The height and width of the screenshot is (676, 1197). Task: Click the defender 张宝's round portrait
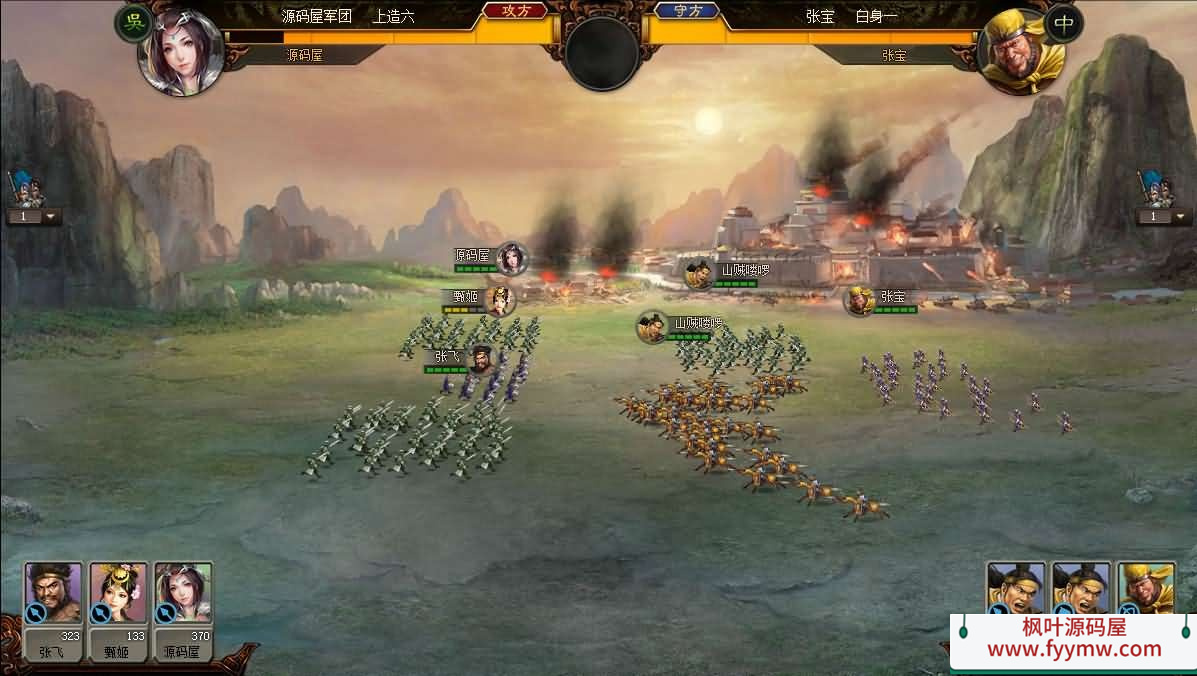pos(1017,51)
